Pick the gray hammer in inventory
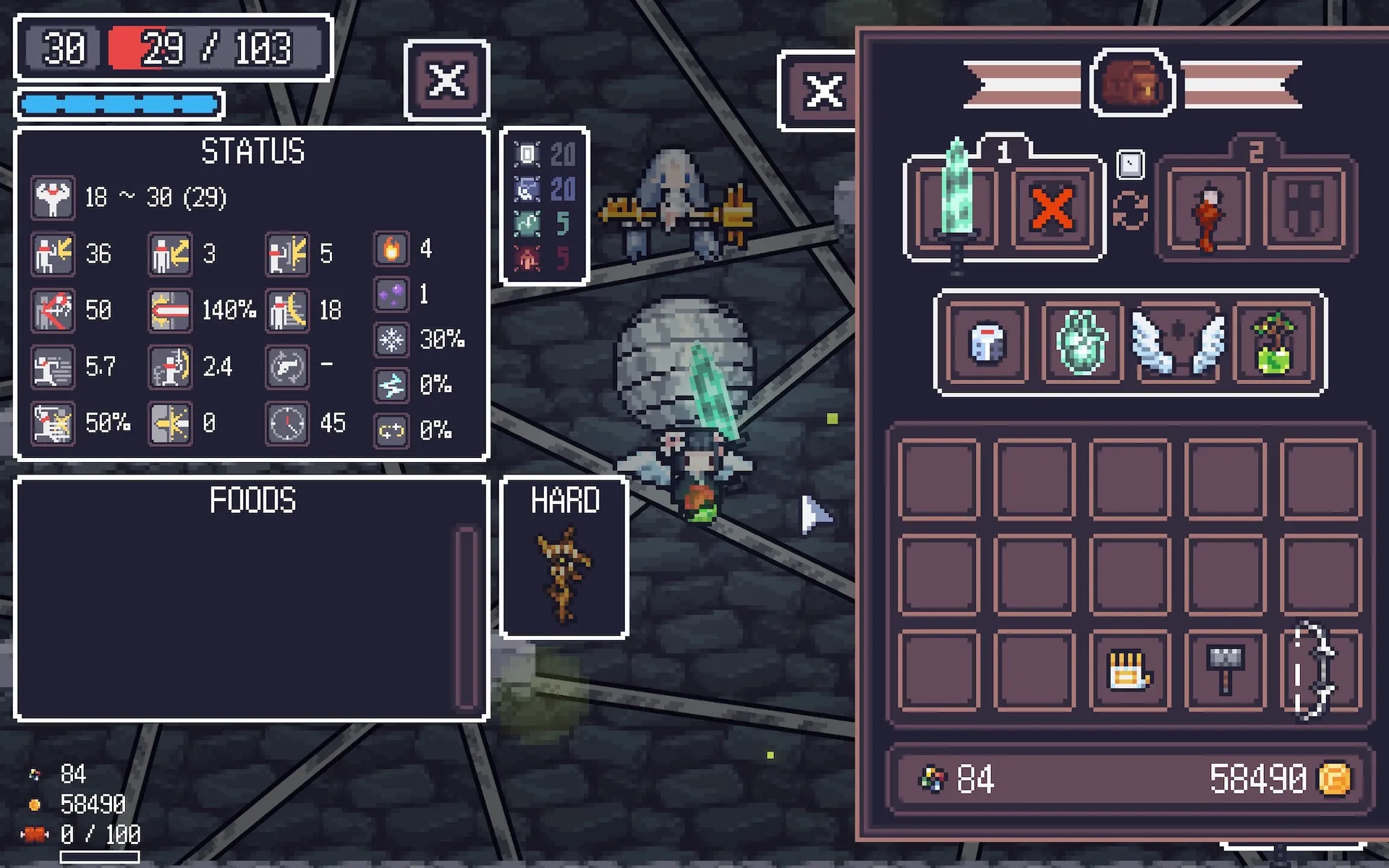This screenshot has width=1389, height=868. pos(1226,671)
